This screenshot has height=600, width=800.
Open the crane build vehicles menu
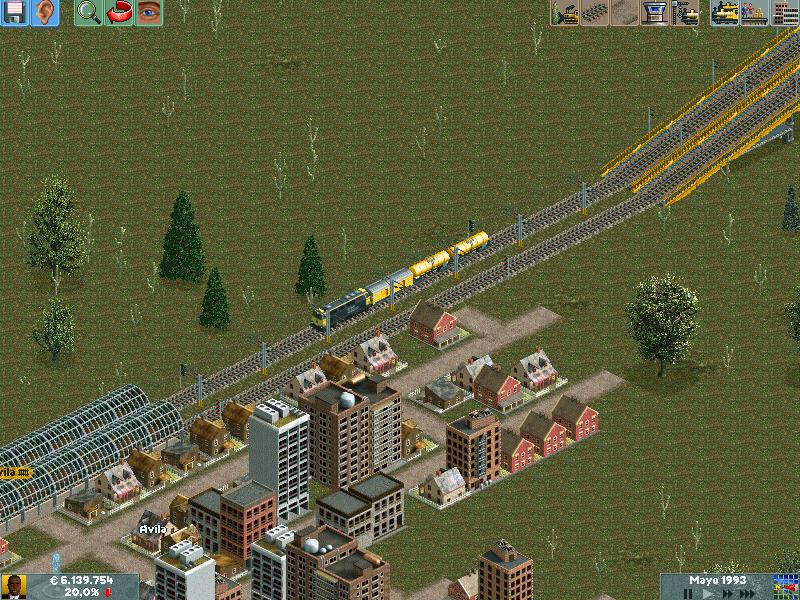[x=685, y=13]
